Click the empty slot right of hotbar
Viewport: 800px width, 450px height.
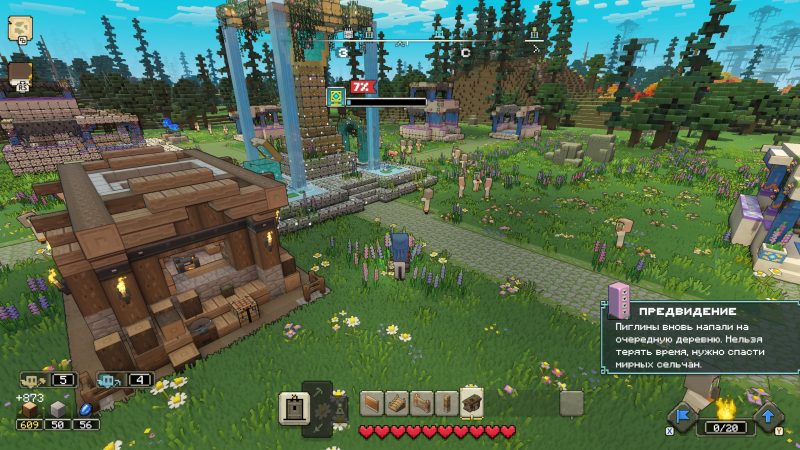(571, 402)
